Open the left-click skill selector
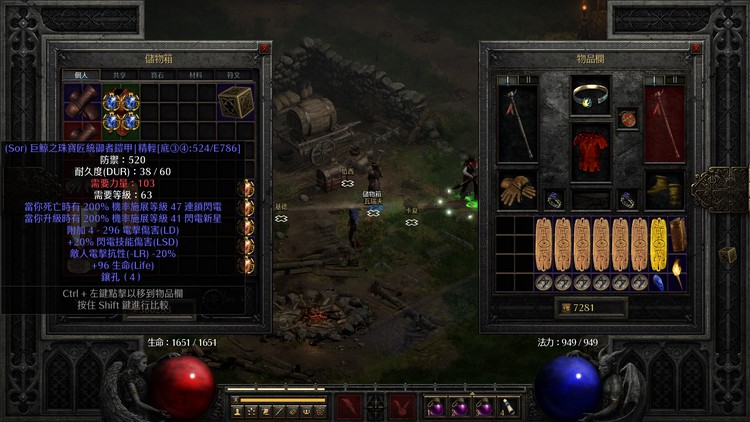 [348, 406]
